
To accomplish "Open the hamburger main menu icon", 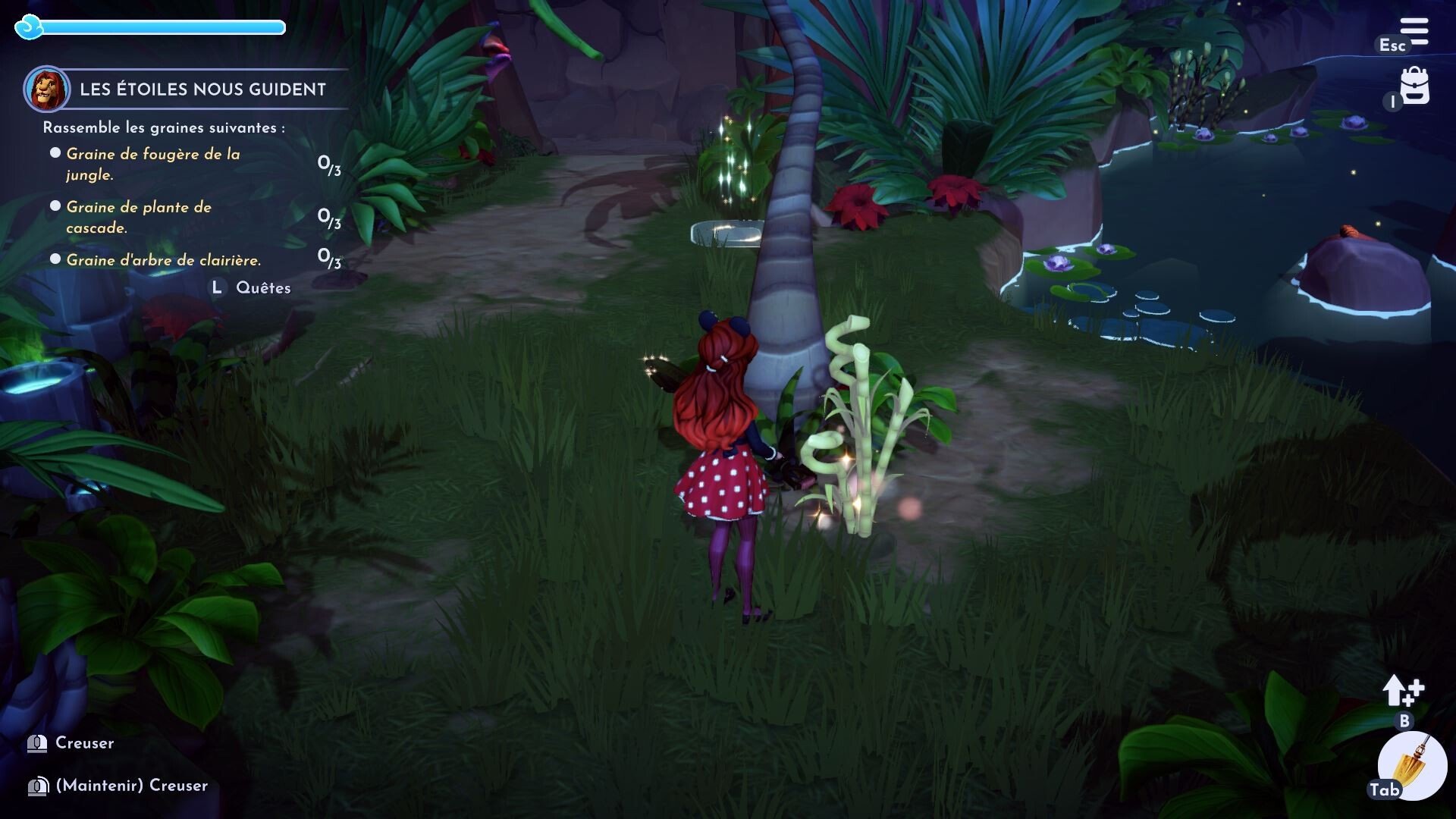I will (x=1414, y=32).
